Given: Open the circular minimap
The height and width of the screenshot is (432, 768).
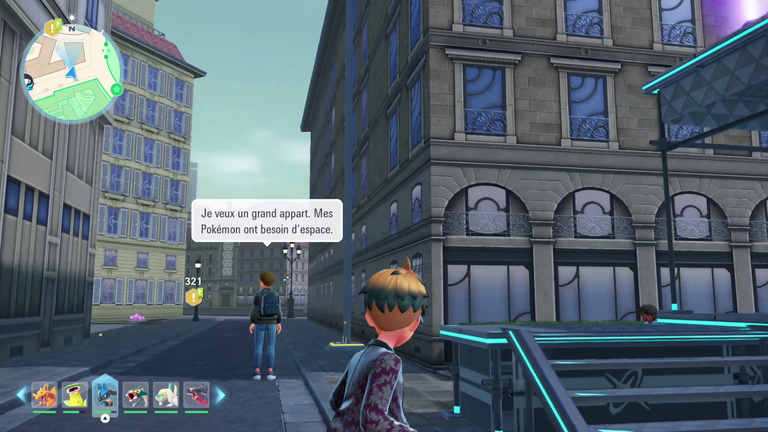Looking at the screenshot, I should click(x=72, y=70).
